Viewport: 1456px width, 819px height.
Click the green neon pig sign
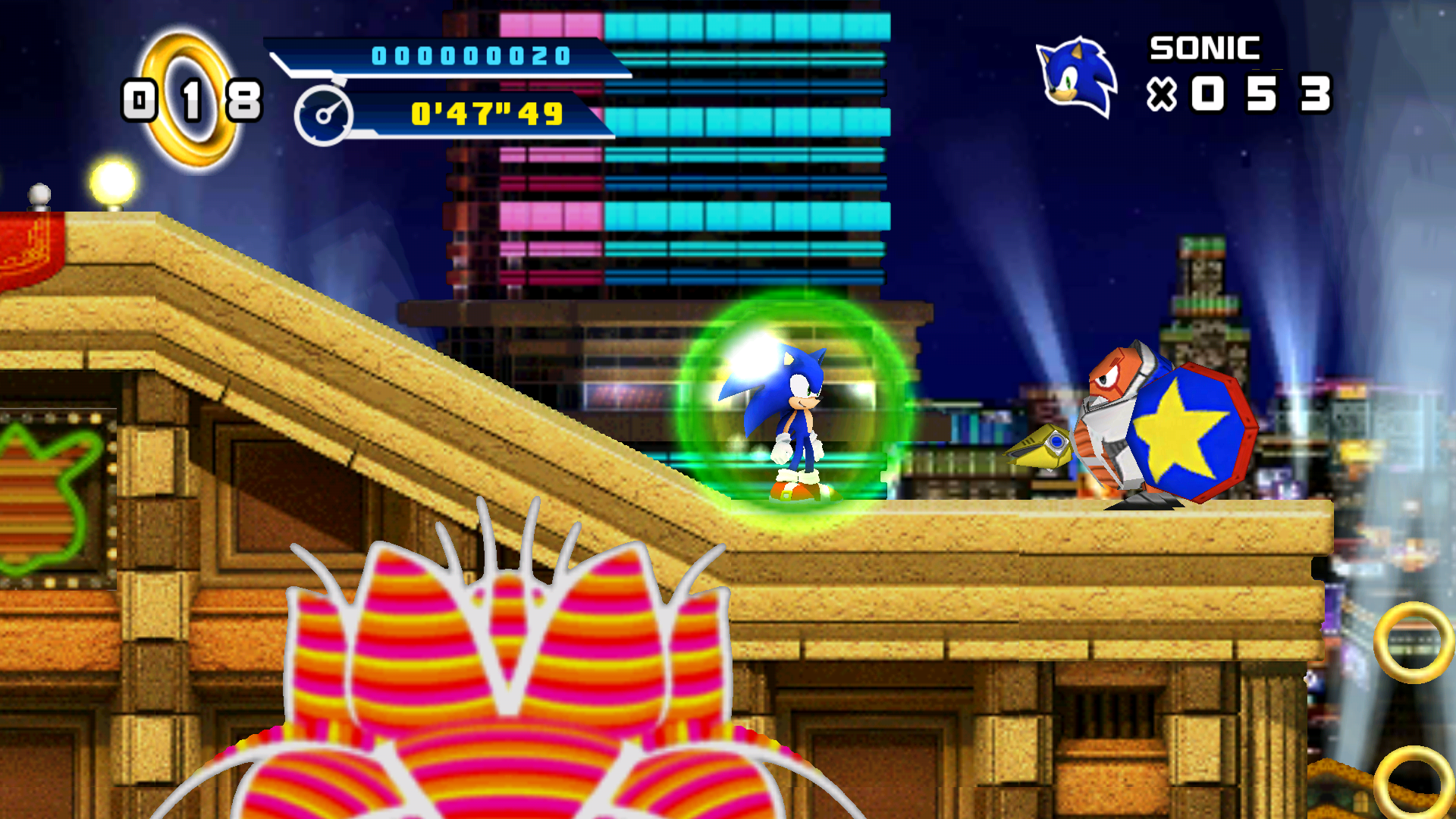(x=45, y=470)
